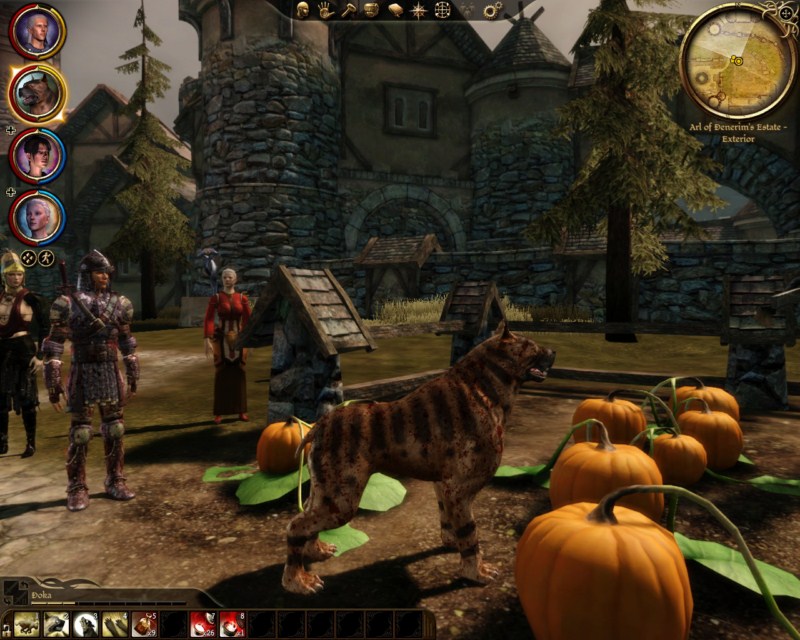
Task: Open the world map compass star icon
Action: click(417, 10)
